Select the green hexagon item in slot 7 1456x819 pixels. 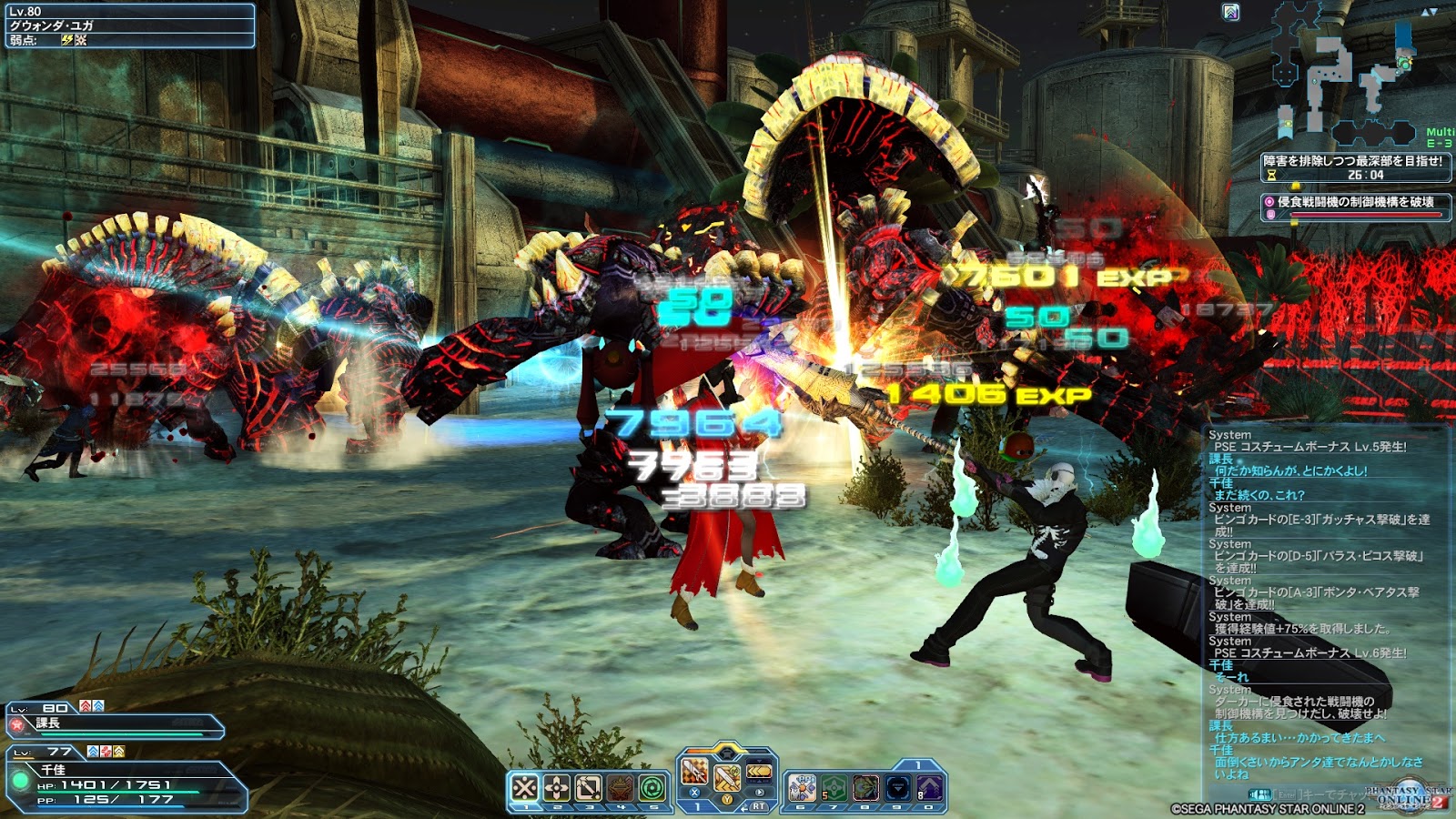[834, 787]
